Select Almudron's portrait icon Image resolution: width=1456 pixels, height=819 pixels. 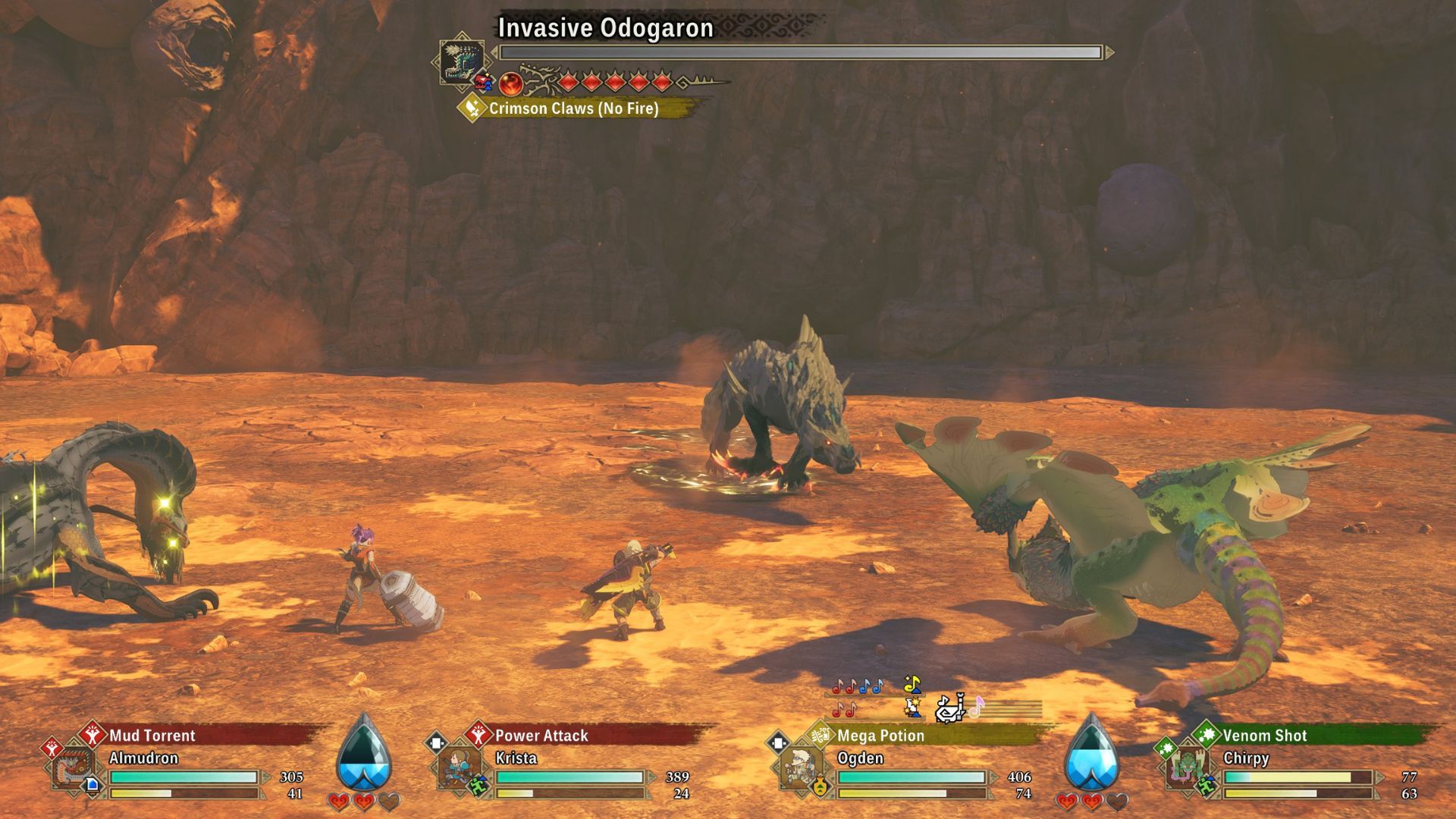[x=74, y=769]
